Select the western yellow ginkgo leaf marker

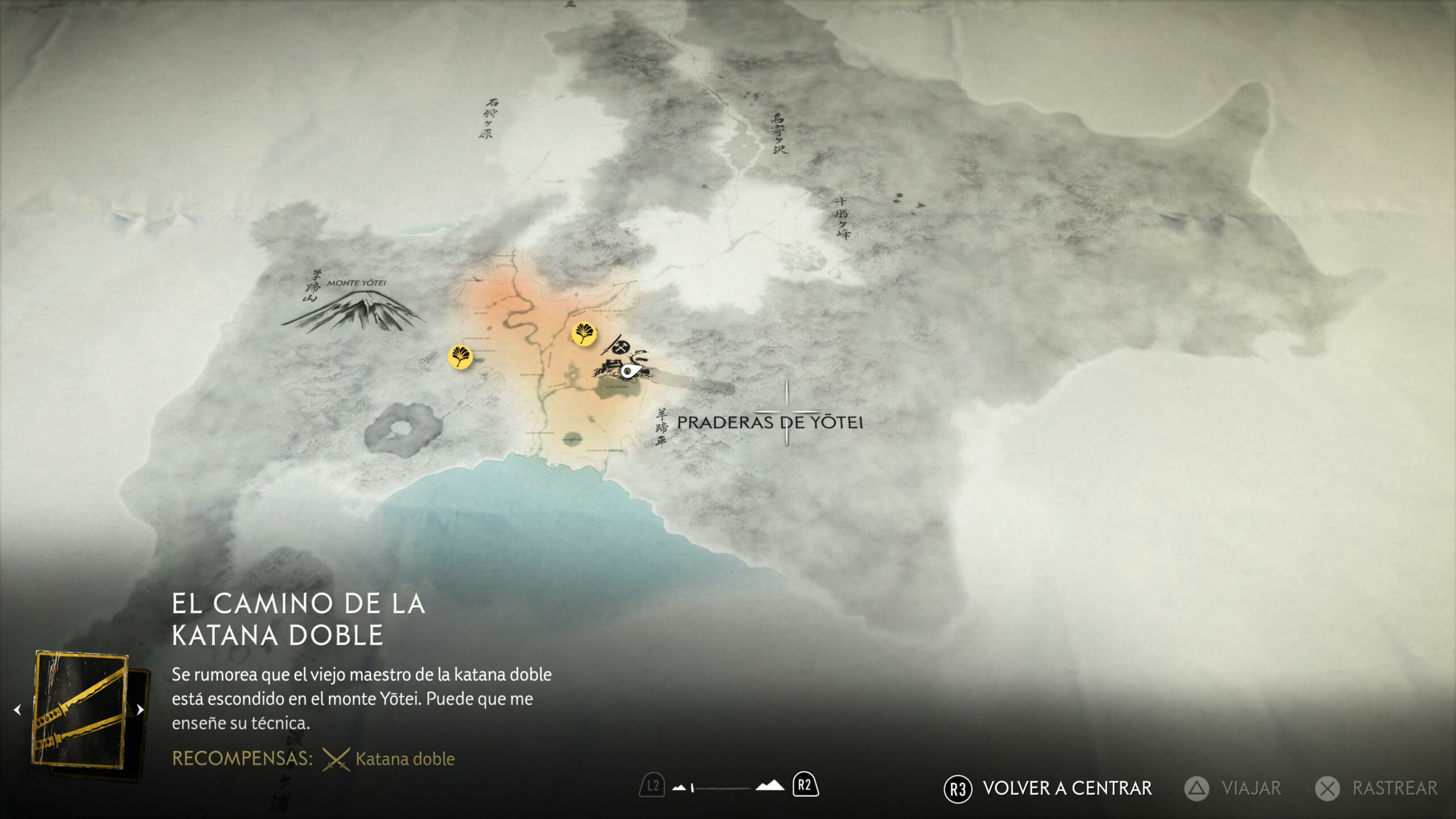[460, 357]
